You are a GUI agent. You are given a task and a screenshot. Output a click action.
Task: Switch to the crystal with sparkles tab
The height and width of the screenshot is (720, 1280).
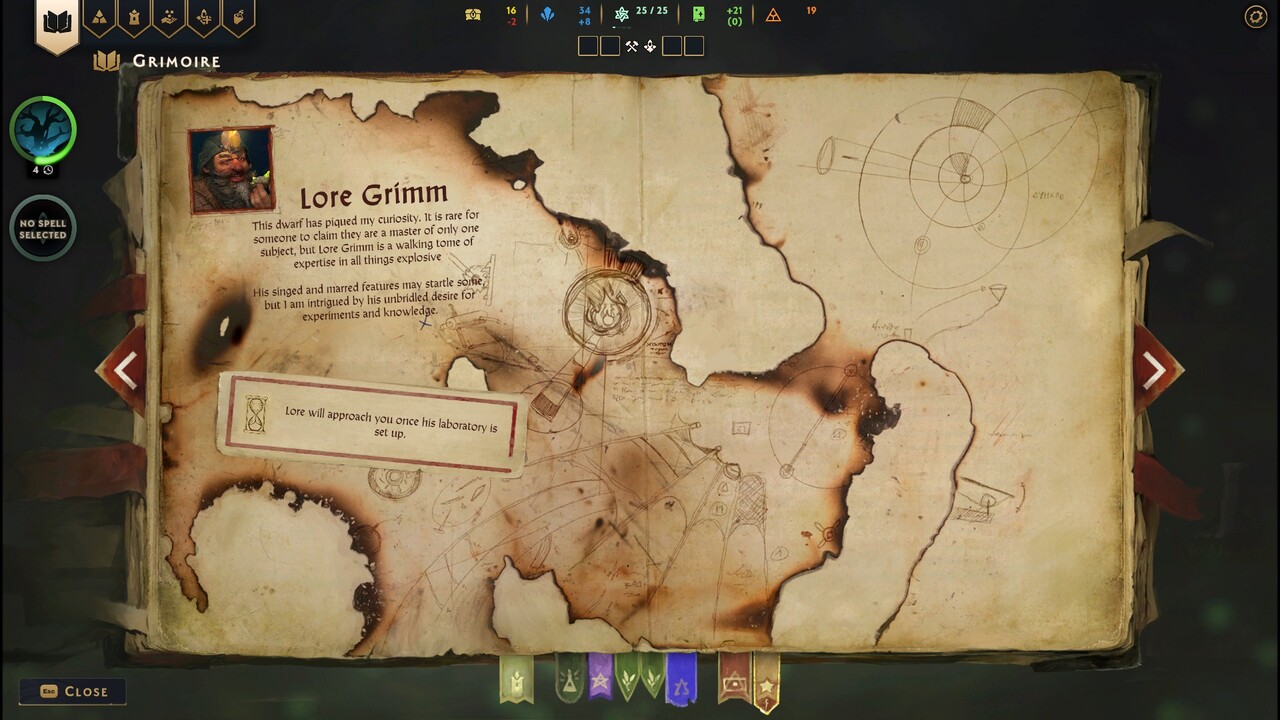[203, 17]
